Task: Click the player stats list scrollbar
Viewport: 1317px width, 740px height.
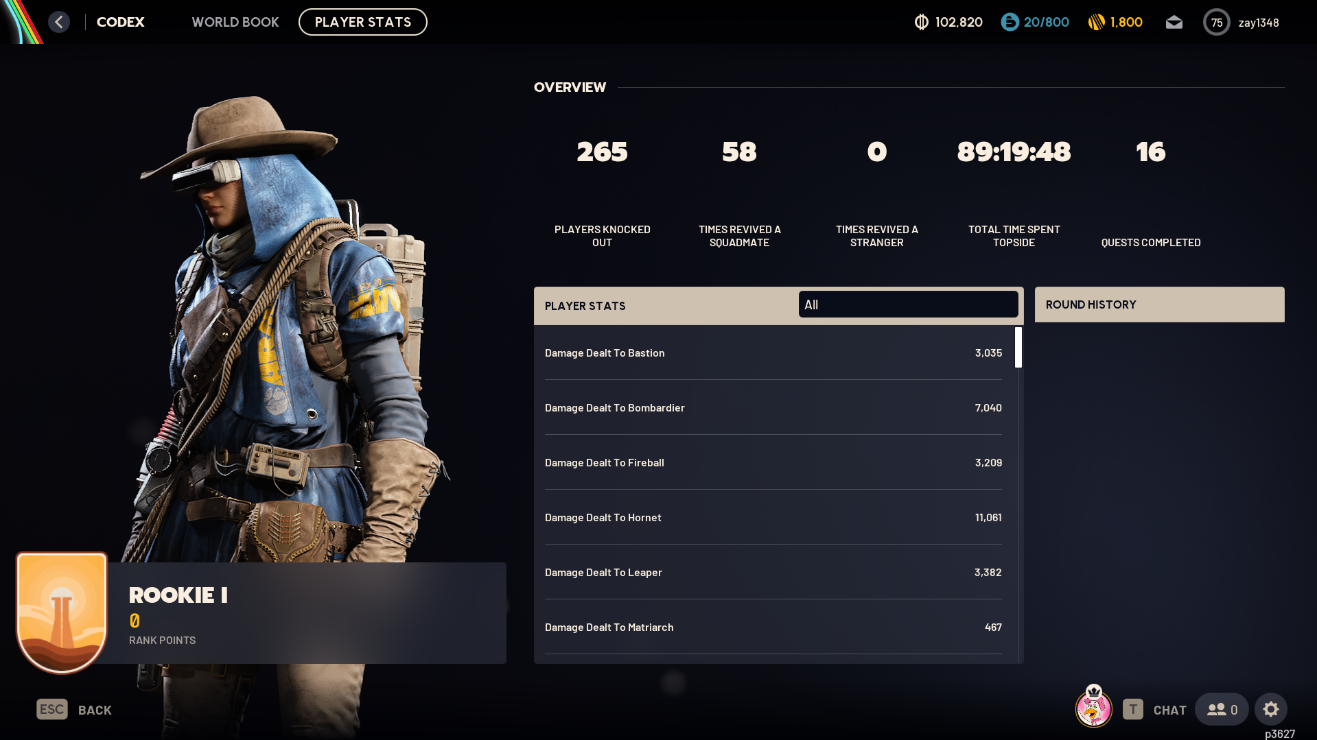Action: click(1019, 348)
